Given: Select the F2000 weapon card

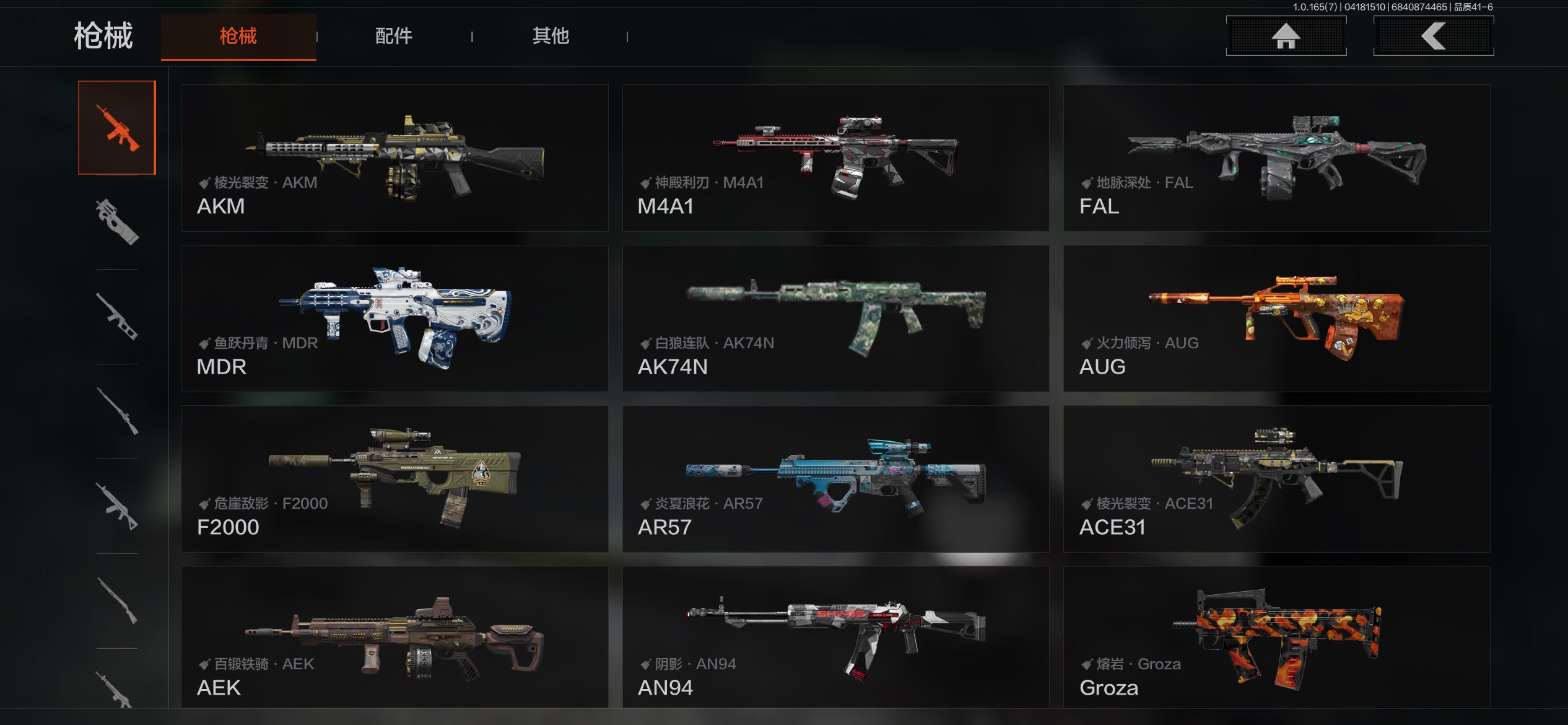Looking at the screenshot, I should click(x=394, y=479).
